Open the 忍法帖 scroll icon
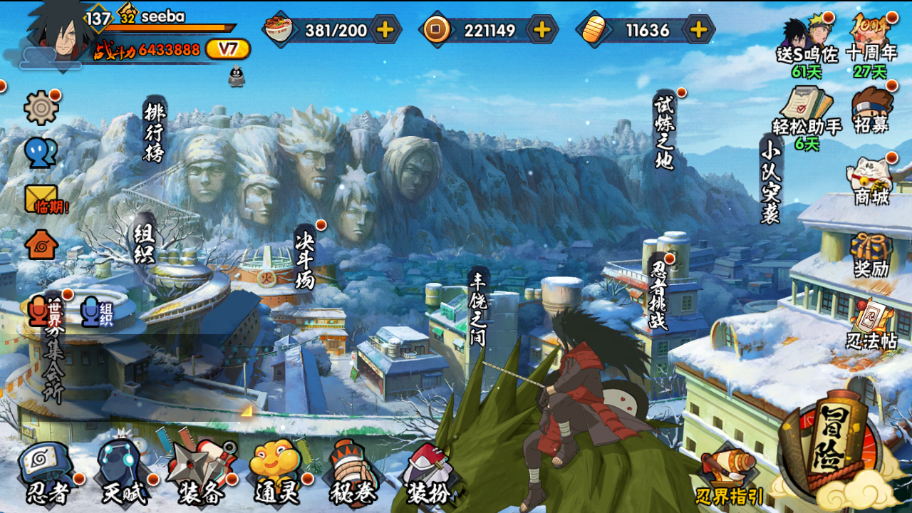Image resolution: width=912 pixels, height=513 pixels. [x=872, y=322]
